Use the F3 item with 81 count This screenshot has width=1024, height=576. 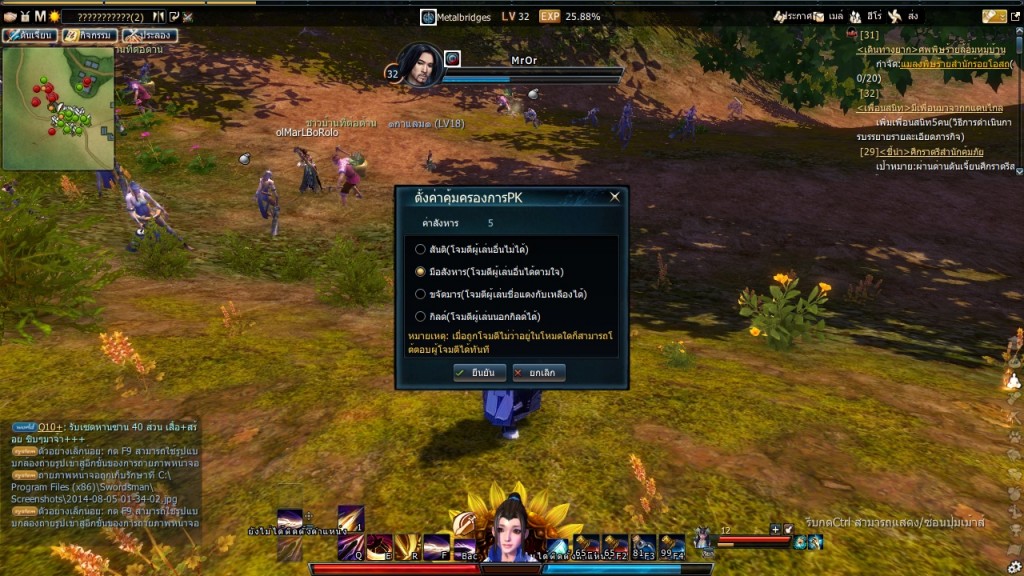[643, 546]
